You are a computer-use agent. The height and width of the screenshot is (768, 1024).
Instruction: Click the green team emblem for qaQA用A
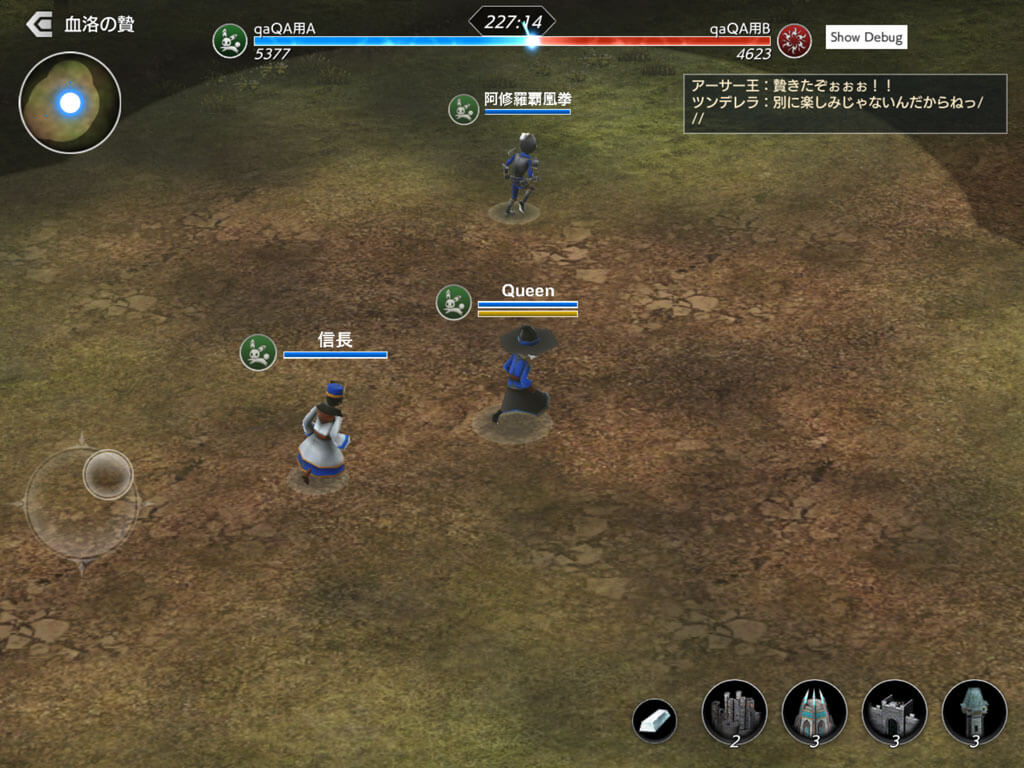click(230, 40)
